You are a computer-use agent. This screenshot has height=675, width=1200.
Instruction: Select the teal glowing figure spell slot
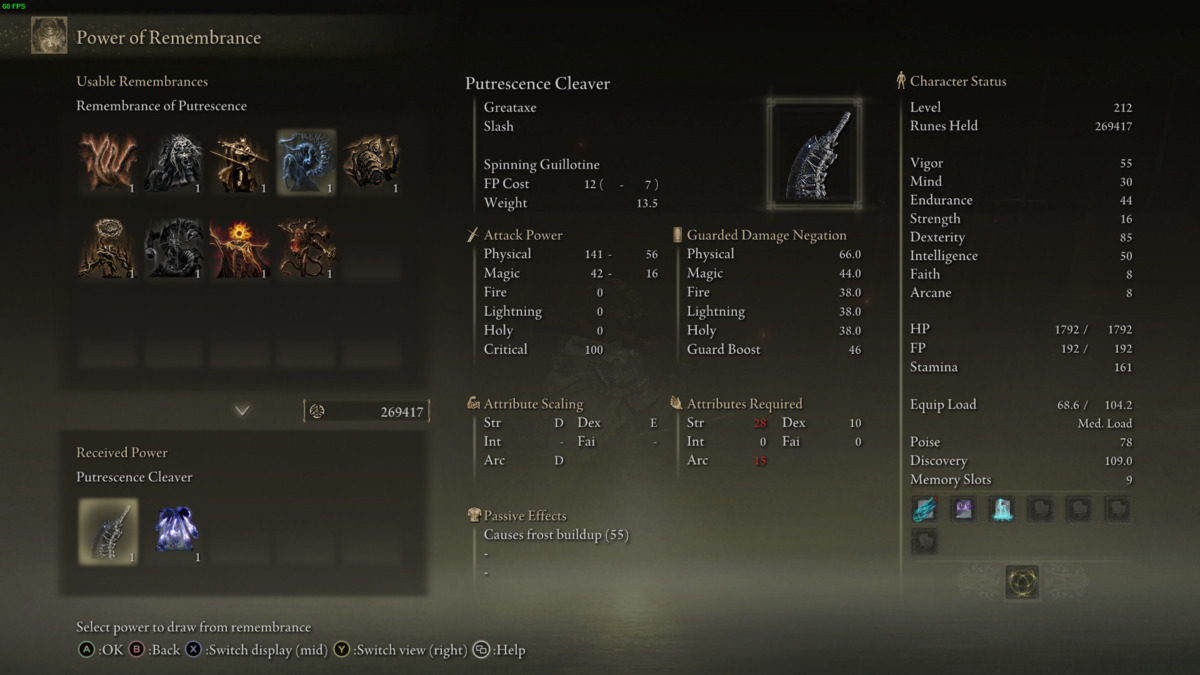[x=1001, y=509]
